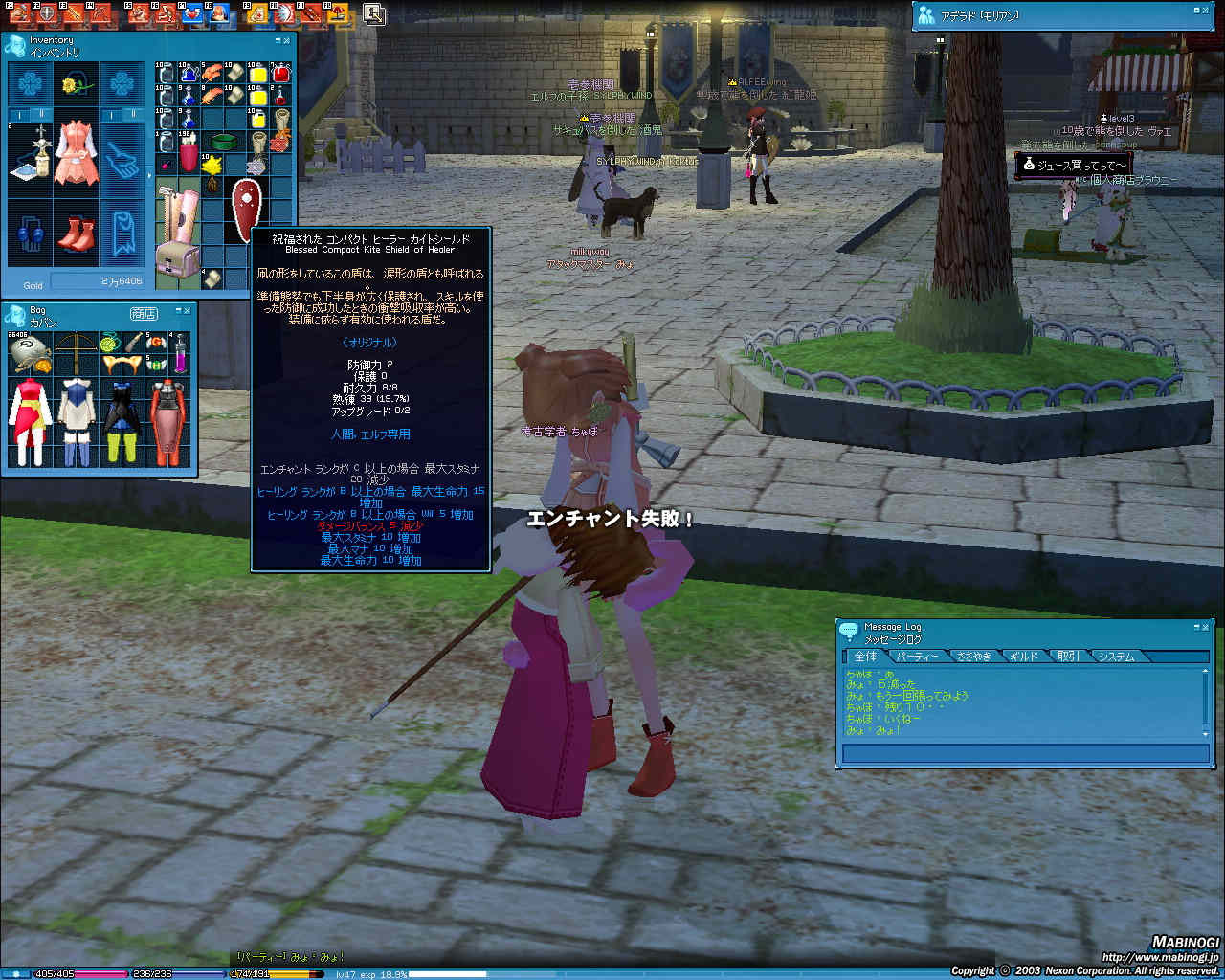1225x980 pixels.
Task: Open the 商店 shop button in Bag
Action: pos(144,313)
